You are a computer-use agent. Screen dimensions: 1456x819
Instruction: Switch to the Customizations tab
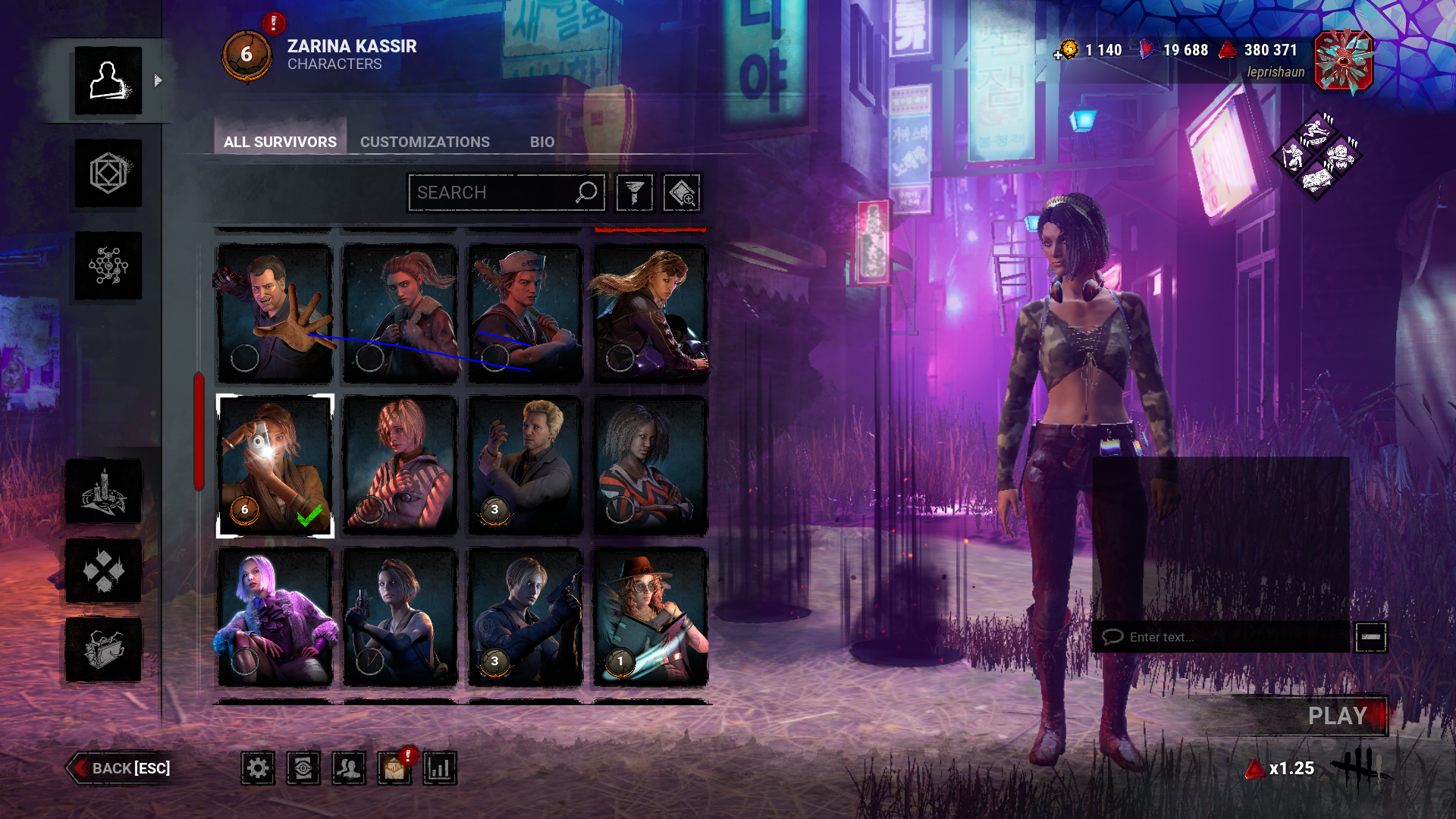pyautogui.click(x=425, y=142)
